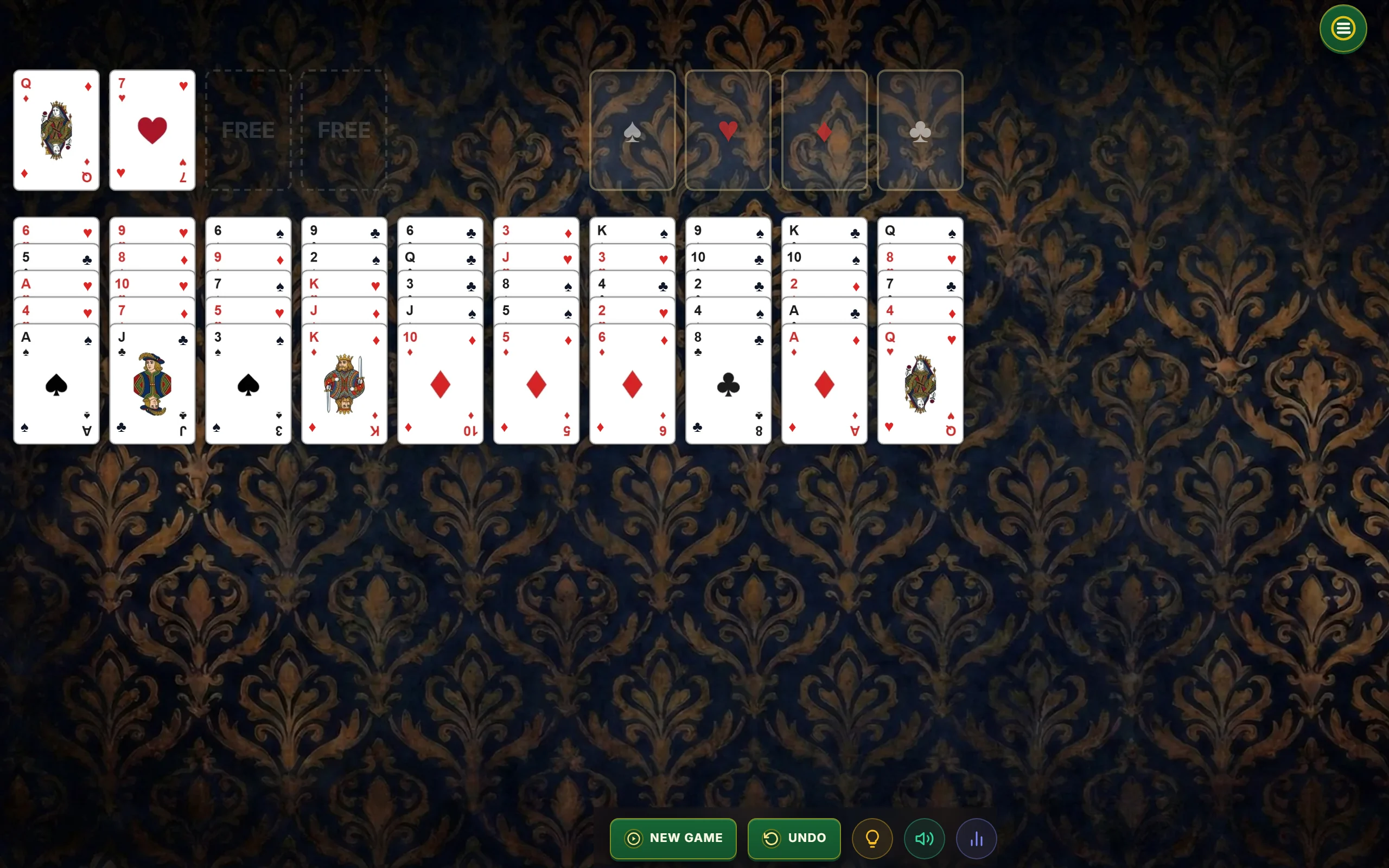Screen dimensions: 1389x868
Task: Select the clubs foundation pile
Action: tap(920, 130)
